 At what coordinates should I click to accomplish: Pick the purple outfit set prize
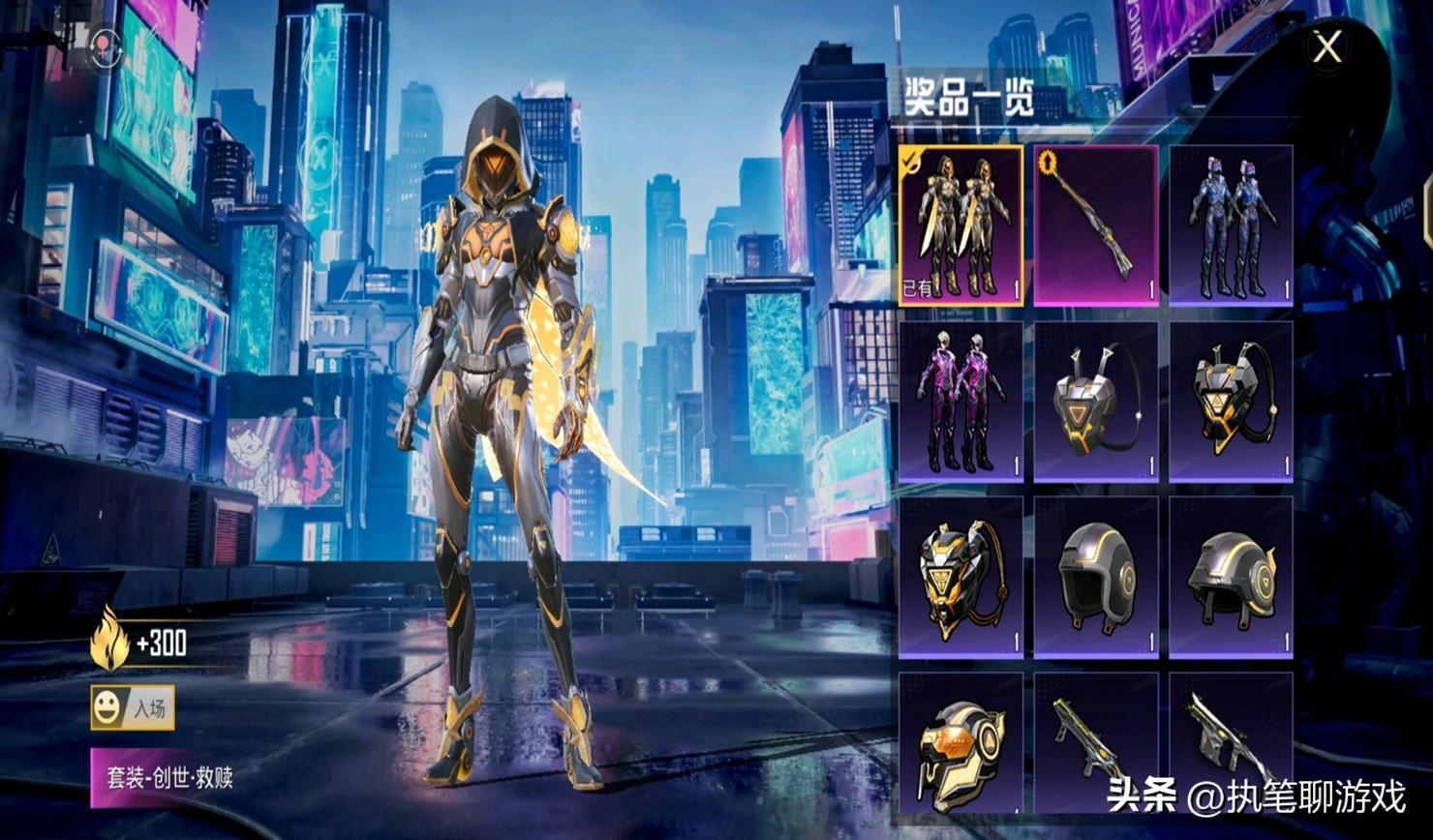click(960, 402)
